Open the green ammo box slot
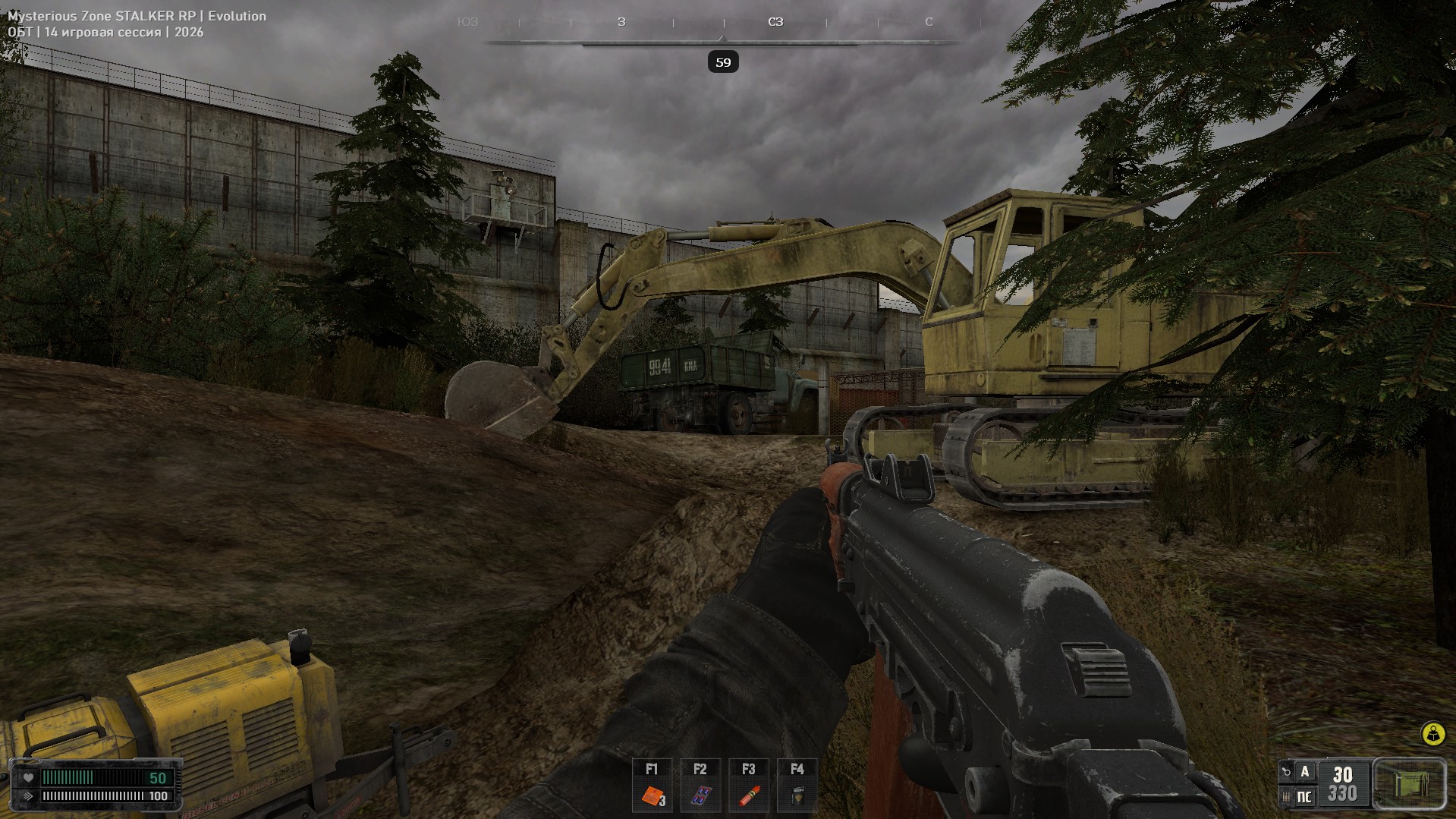 pyautogui.click(x=1409, y=784)
